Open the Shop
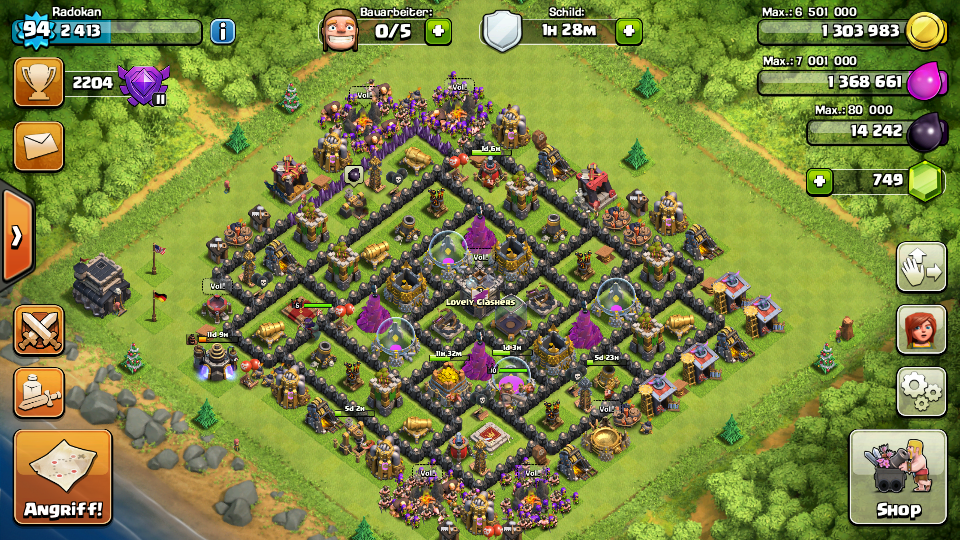 pyautogui.click(x=897, y=478)
